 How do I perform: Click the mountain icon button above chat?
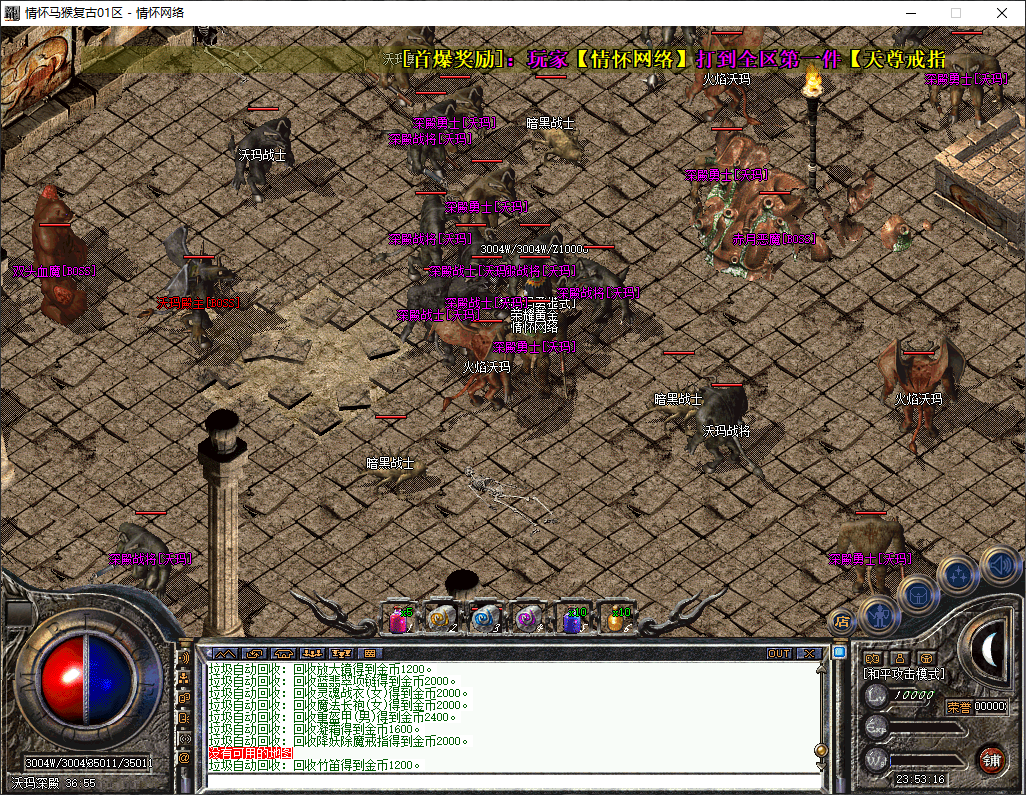click(x=223, y=653)
